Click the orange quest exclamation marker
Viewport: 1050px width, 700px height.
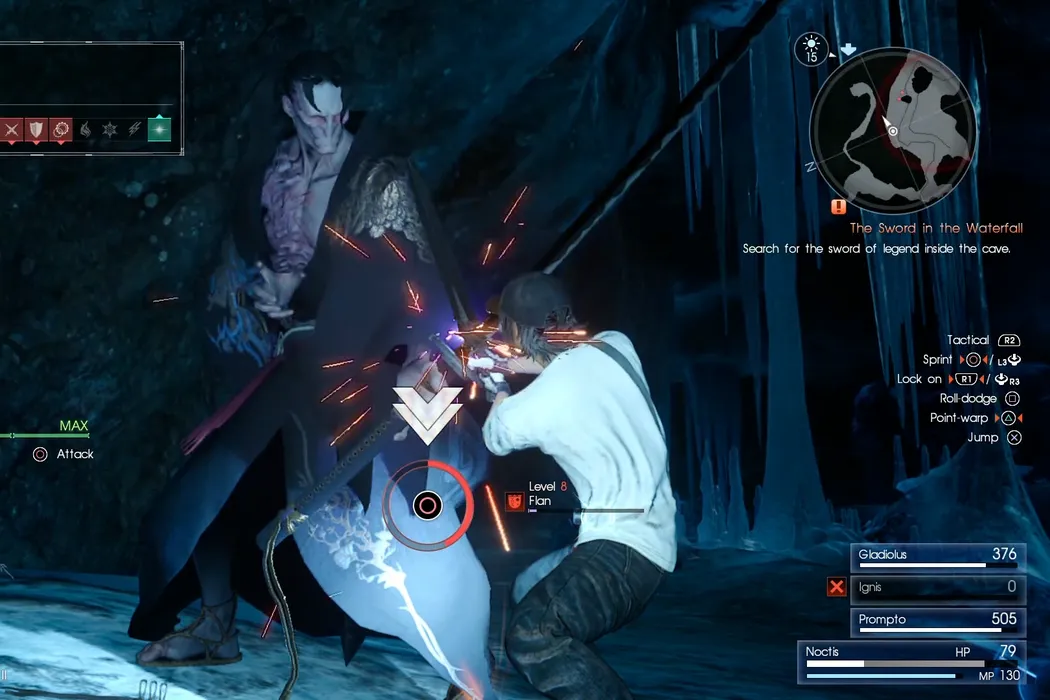838,207
